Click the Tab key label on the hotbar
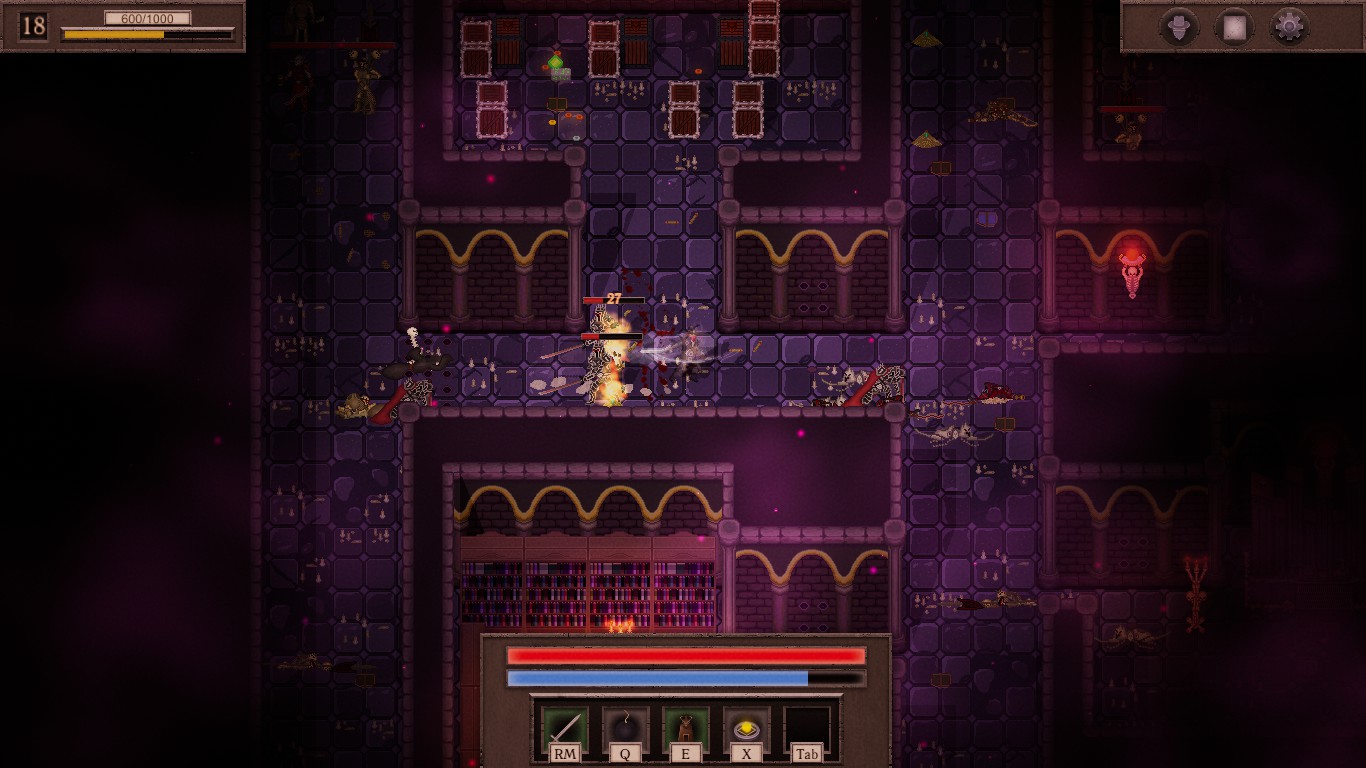The width and height of the screenshot is (1366, 768). click(x=806, y=753)
